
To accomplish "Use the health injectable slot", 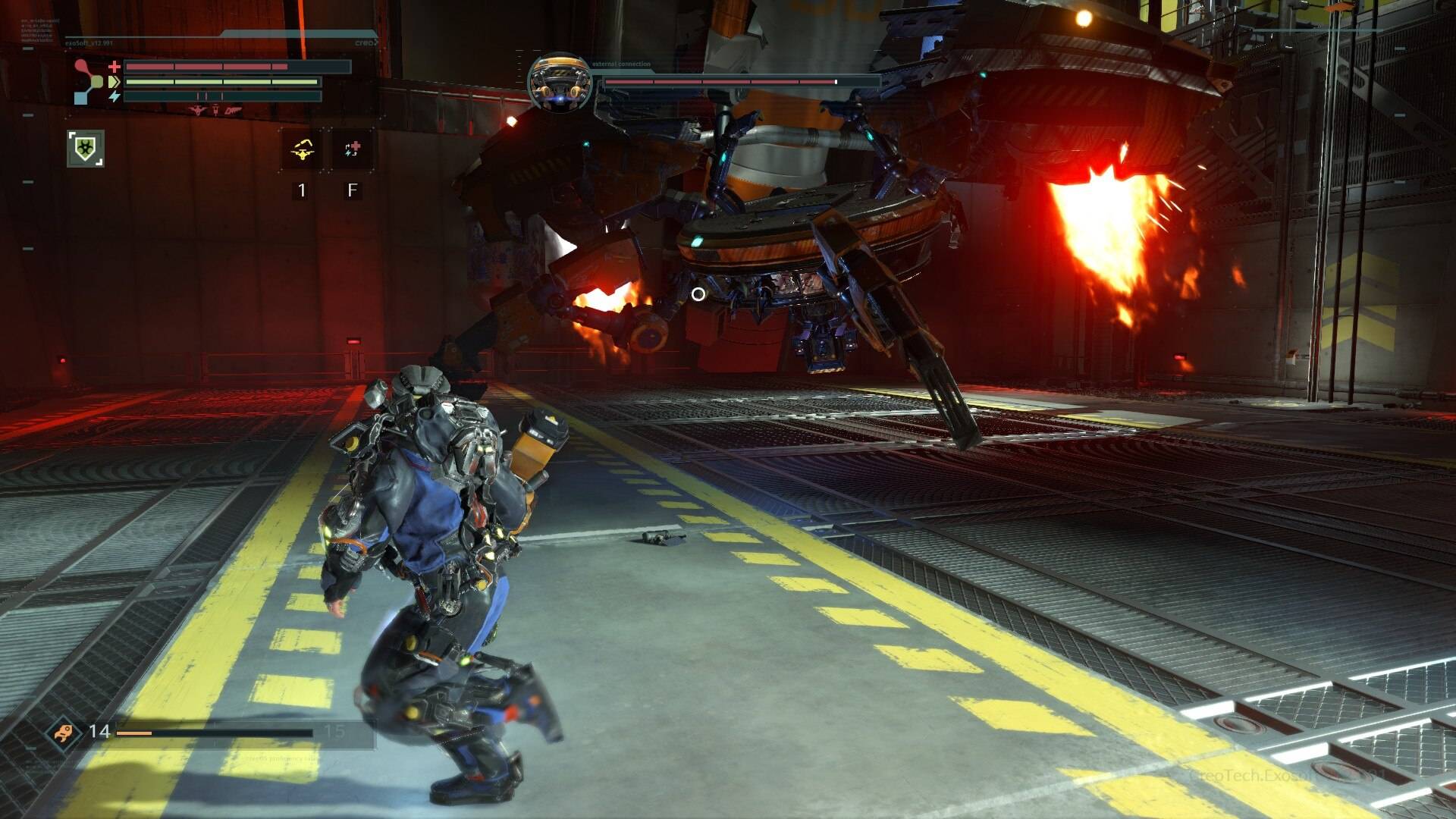I will coord(352,149).
